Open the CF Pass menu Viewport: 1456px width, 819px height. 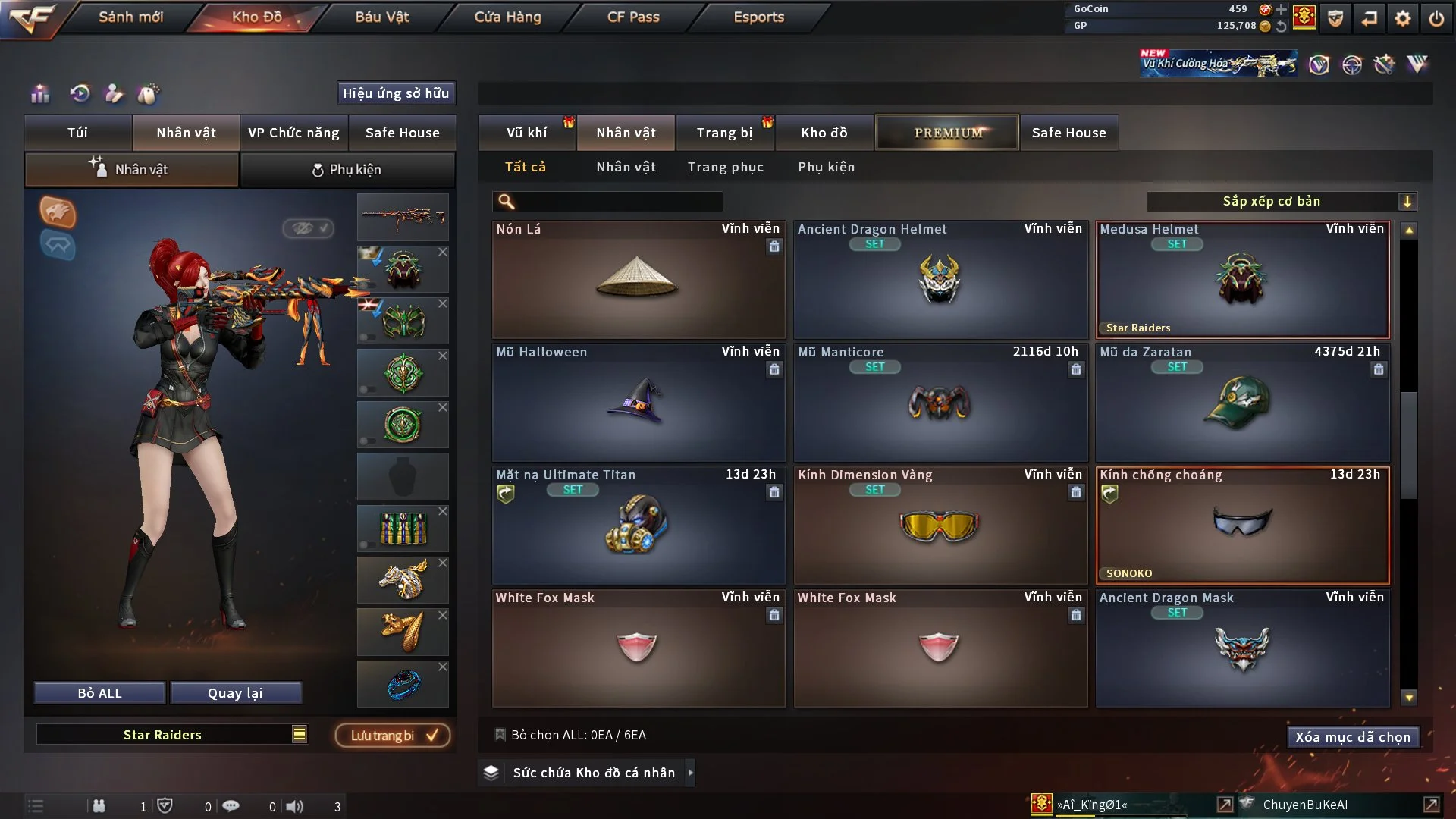(x=633, y=17)
